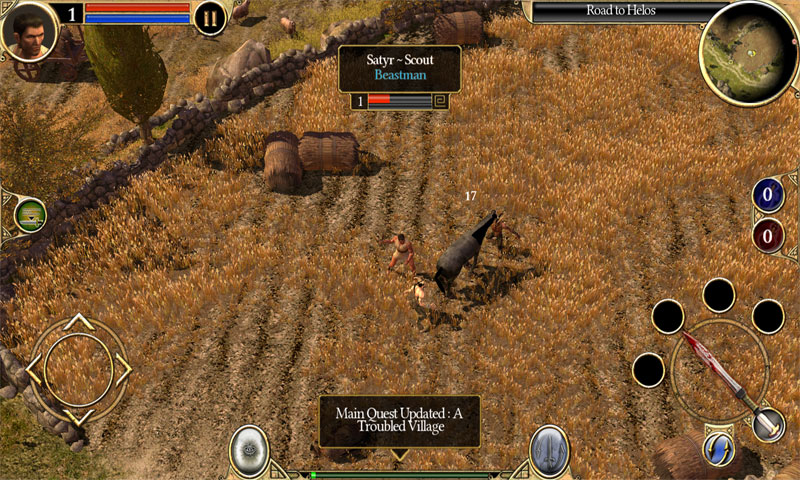Viewport: 800px width, 480px height.
Task: Attack with the bloody sword button
Action: [x=719, y=369]
